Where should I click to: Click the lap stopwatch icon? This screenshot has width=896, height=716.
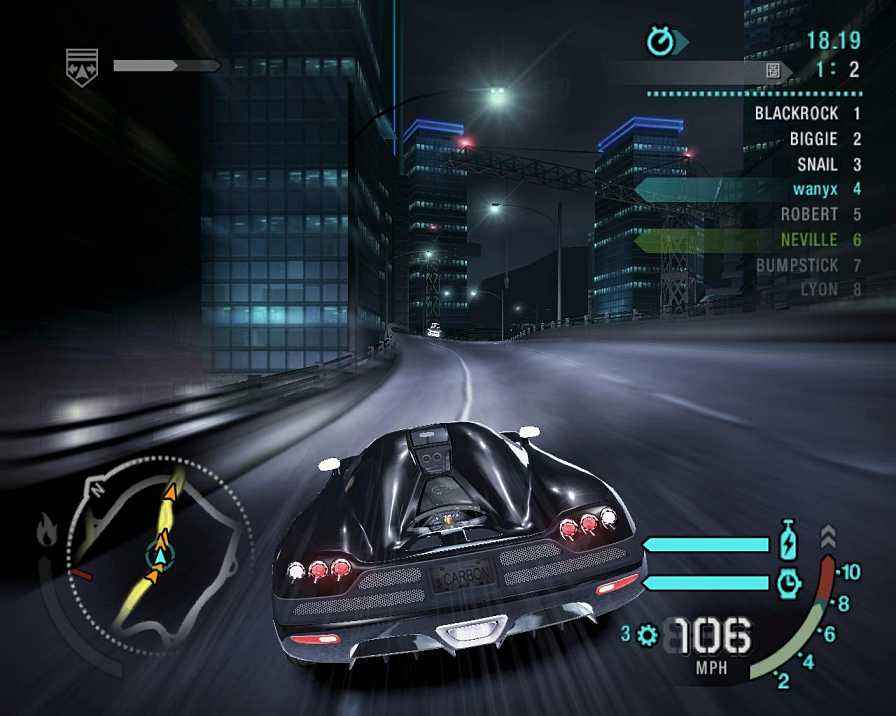pyautogui.click(x=661, y=41)
